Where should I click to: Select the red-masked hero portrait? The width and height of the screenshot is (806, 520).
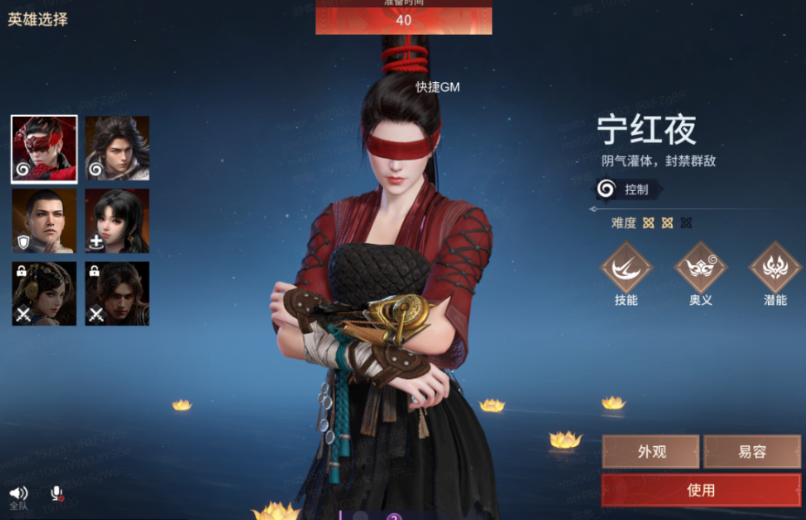tap(44, 149)
